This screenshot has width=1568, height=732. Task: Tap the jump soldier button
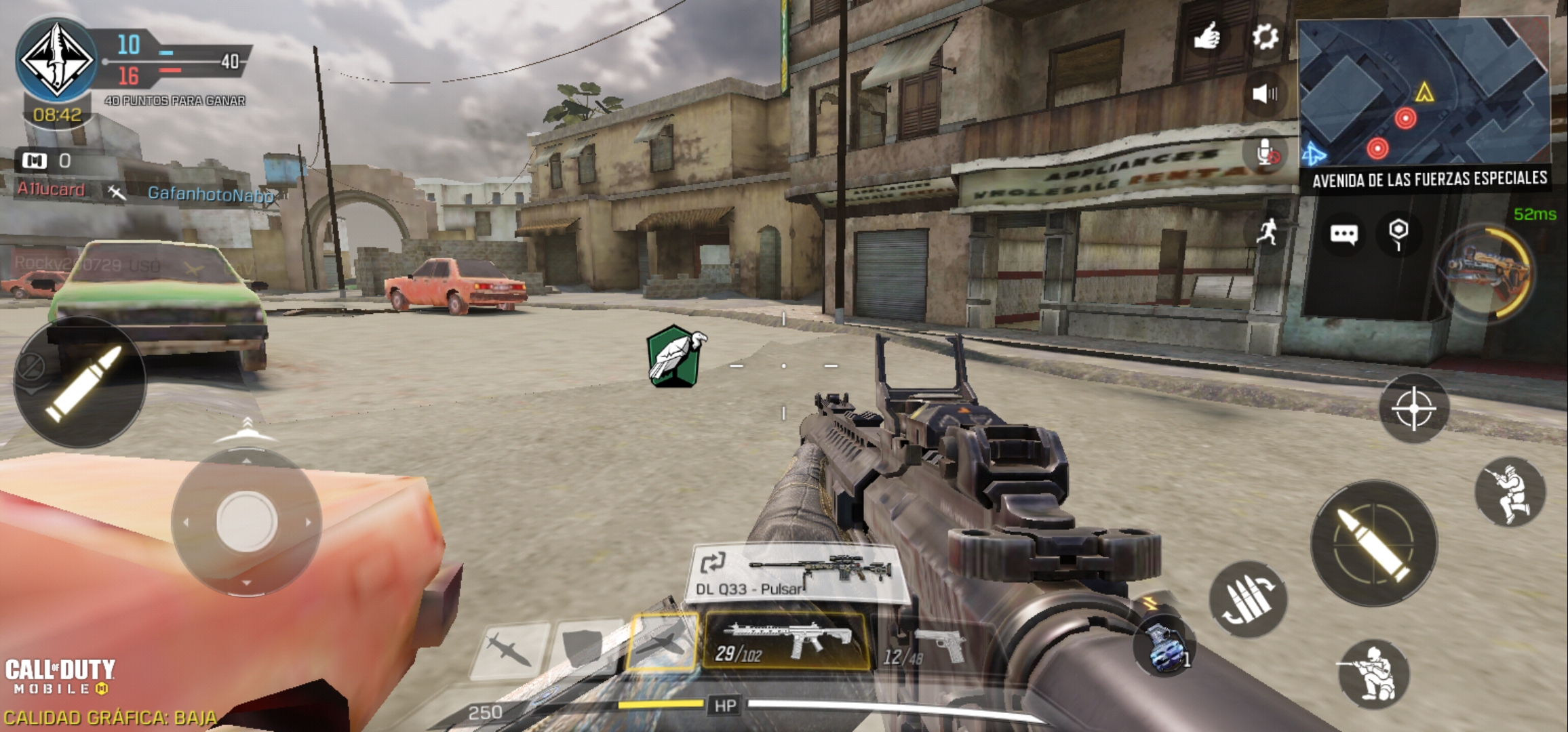[1510, 491]
